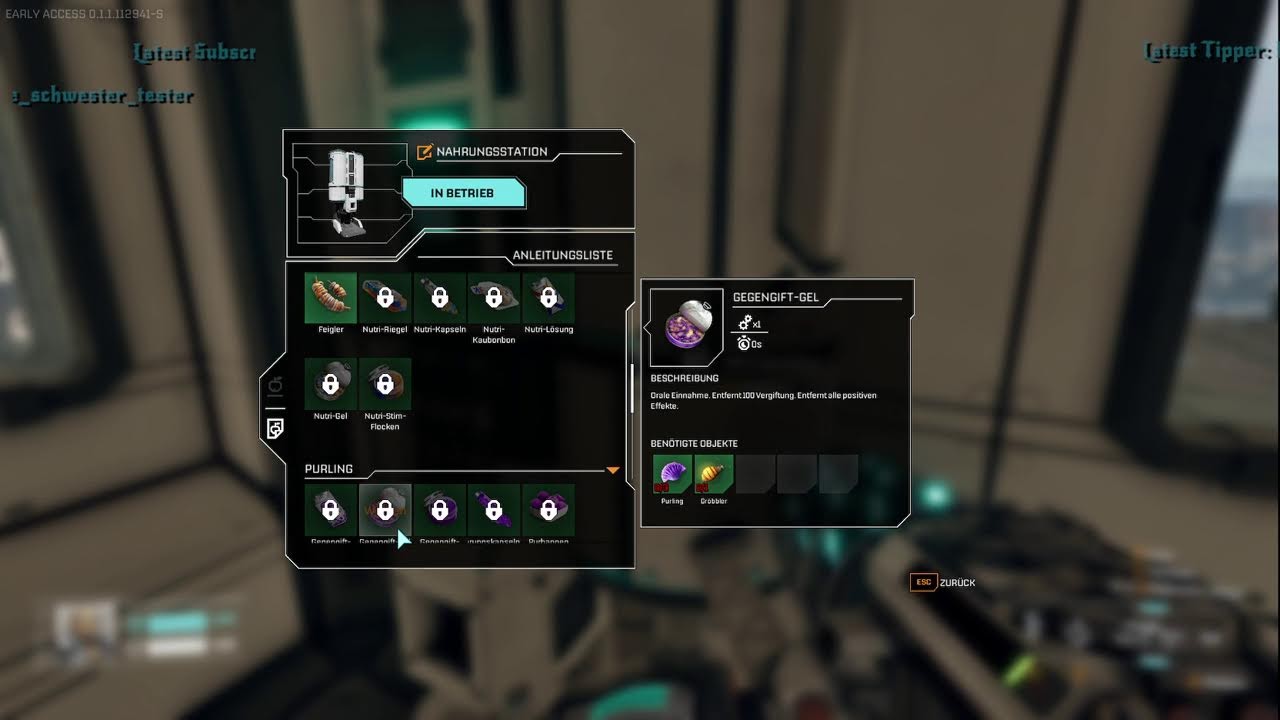Choose the Nutri-Stim-Flocken recipe

pos(385,384)
